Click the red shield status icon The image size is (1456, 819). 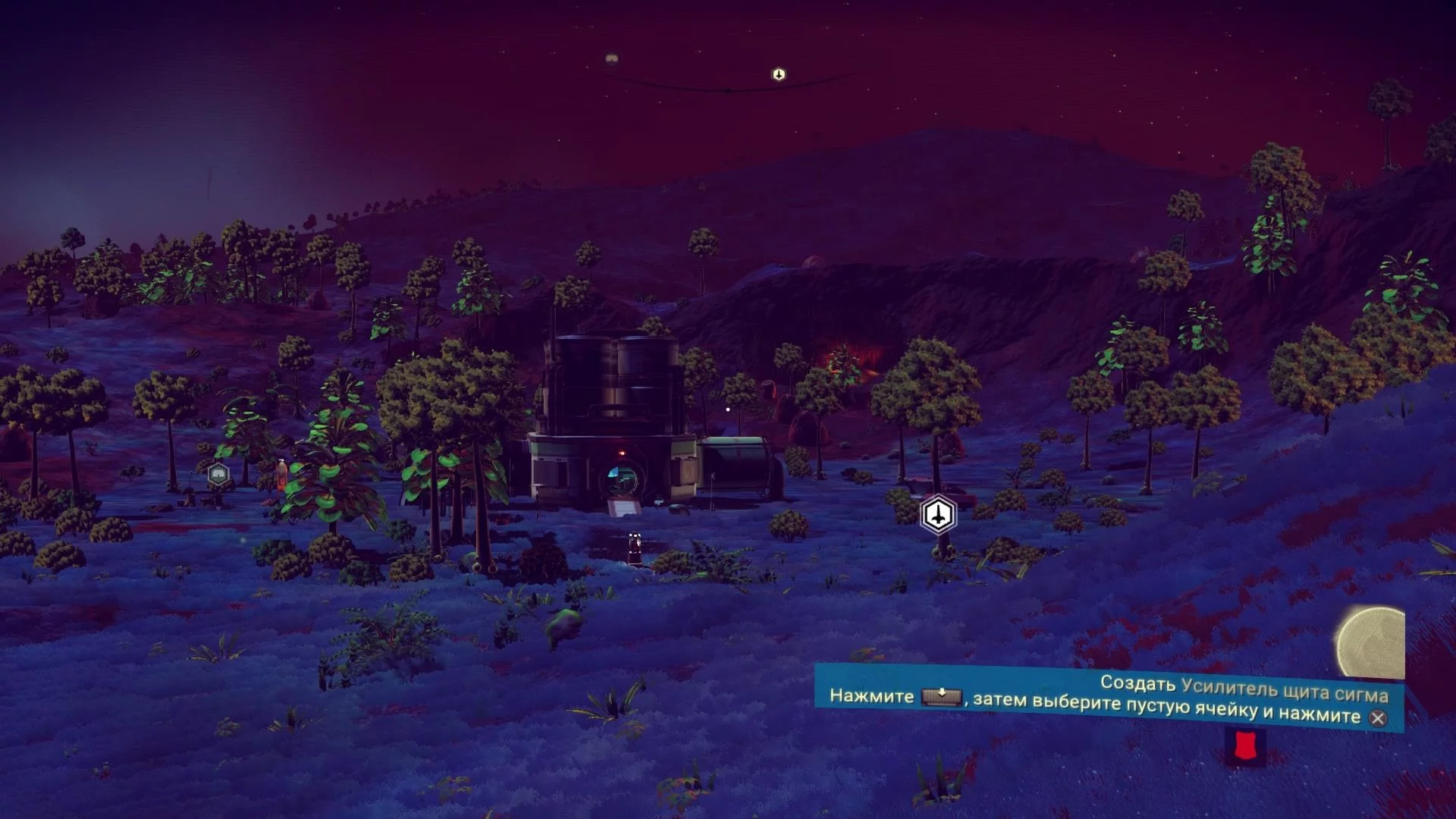(x=1244, y=746)
